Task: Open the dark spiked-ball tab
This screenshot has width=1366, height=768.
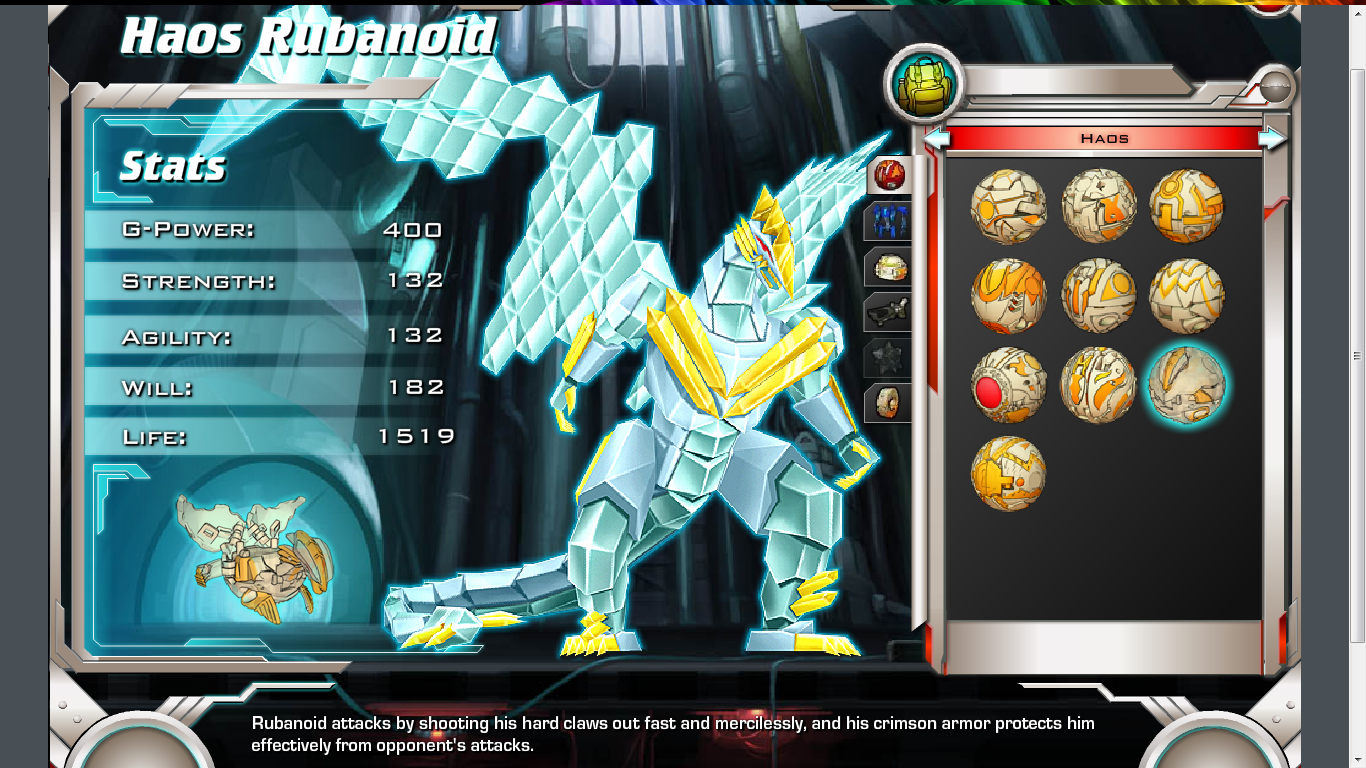Action: (x=889, y=357)
